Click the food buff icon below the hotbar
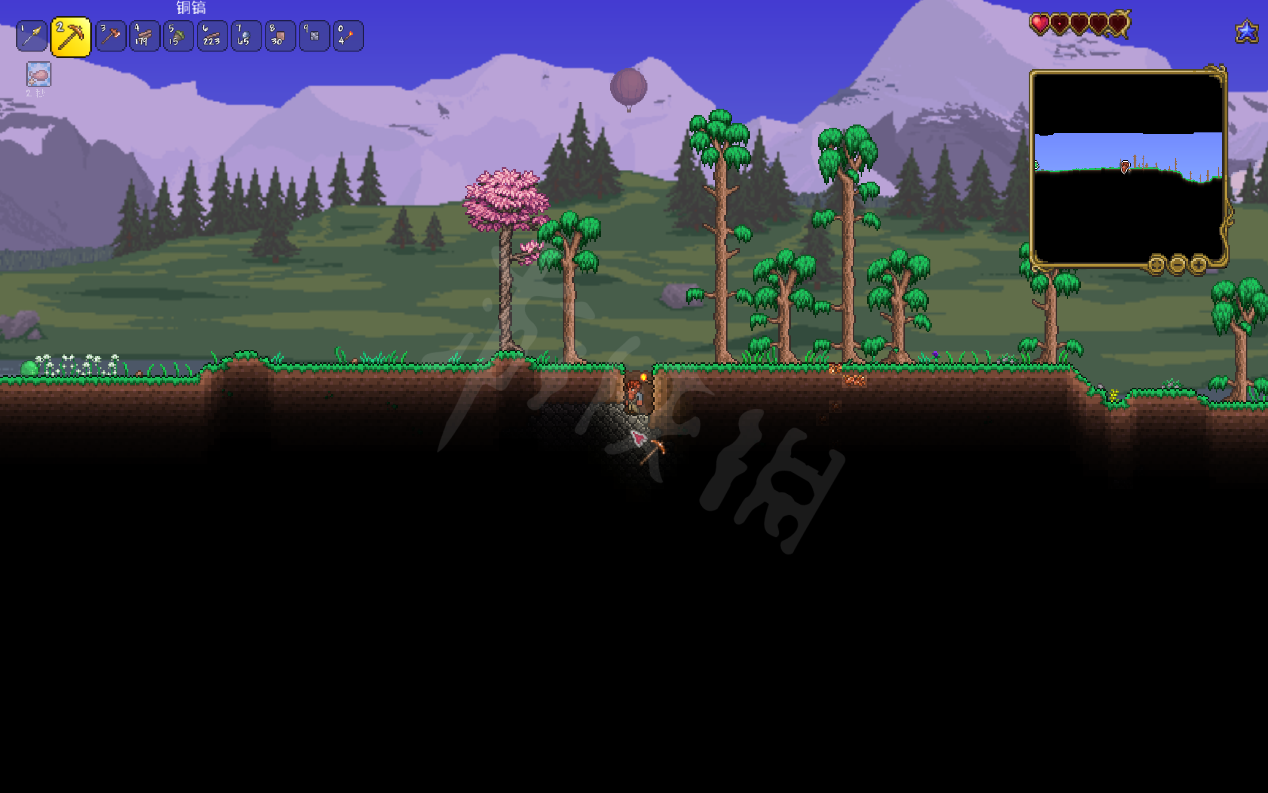Image resolution: width=1268 pixels, height=793 pixels. click(x=39, y=74)
